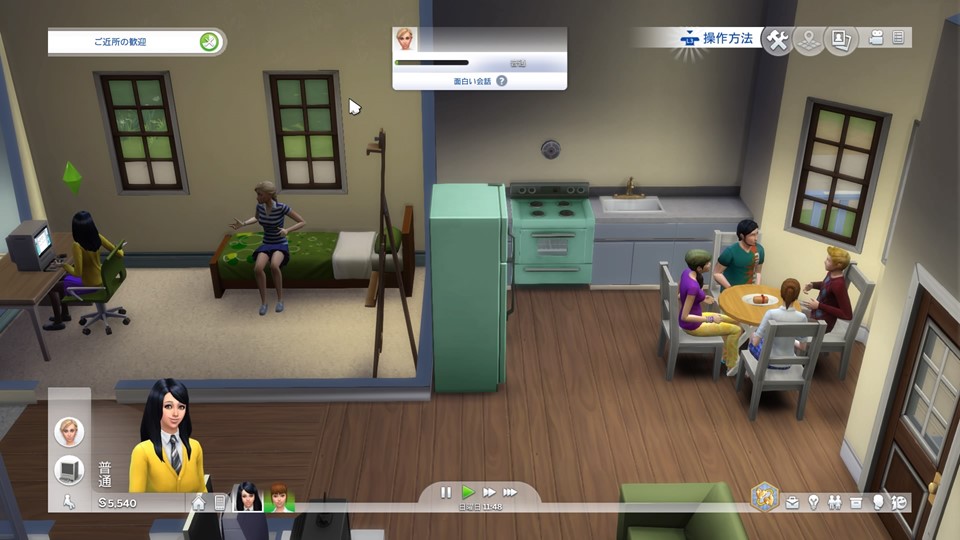Open the Sim's phone
The height and width of the screenshot is (540, 960).
[220, 502]
